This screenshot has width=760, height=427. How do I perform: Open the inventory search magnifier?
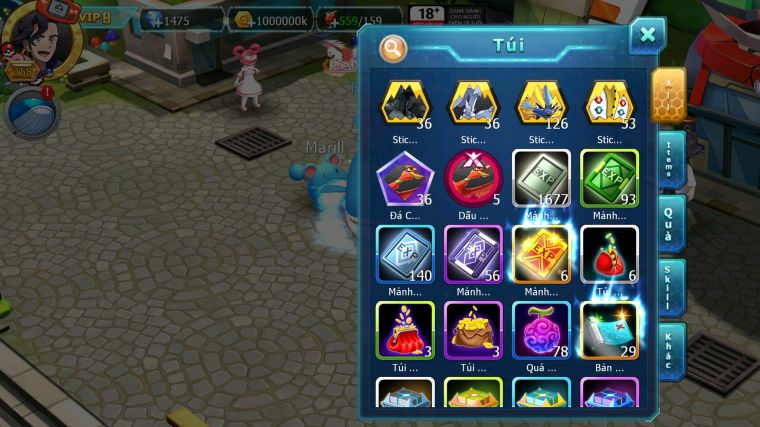coord(394,47)
